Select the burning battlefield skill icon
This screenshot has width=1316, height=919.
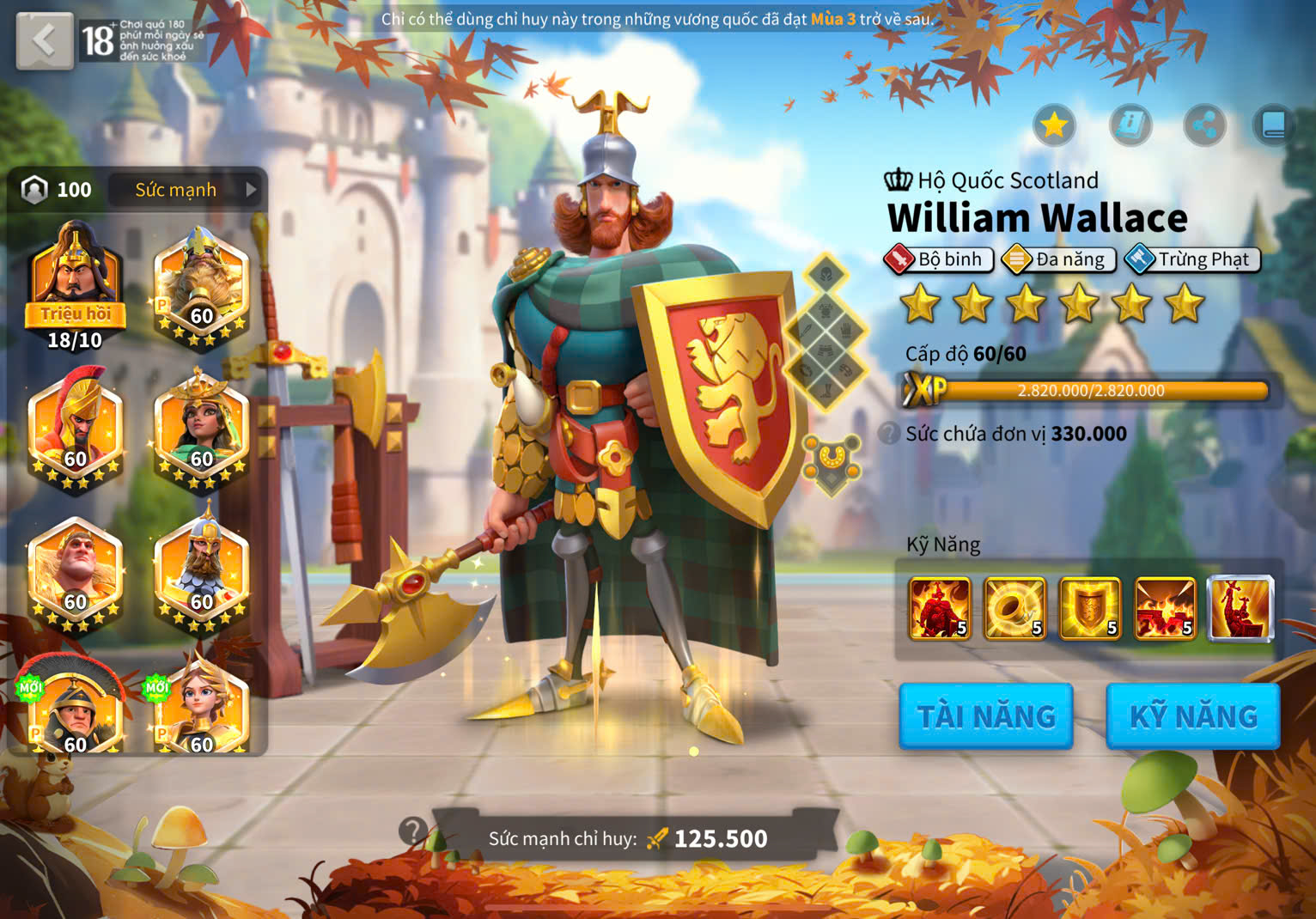click(1165, 608)
